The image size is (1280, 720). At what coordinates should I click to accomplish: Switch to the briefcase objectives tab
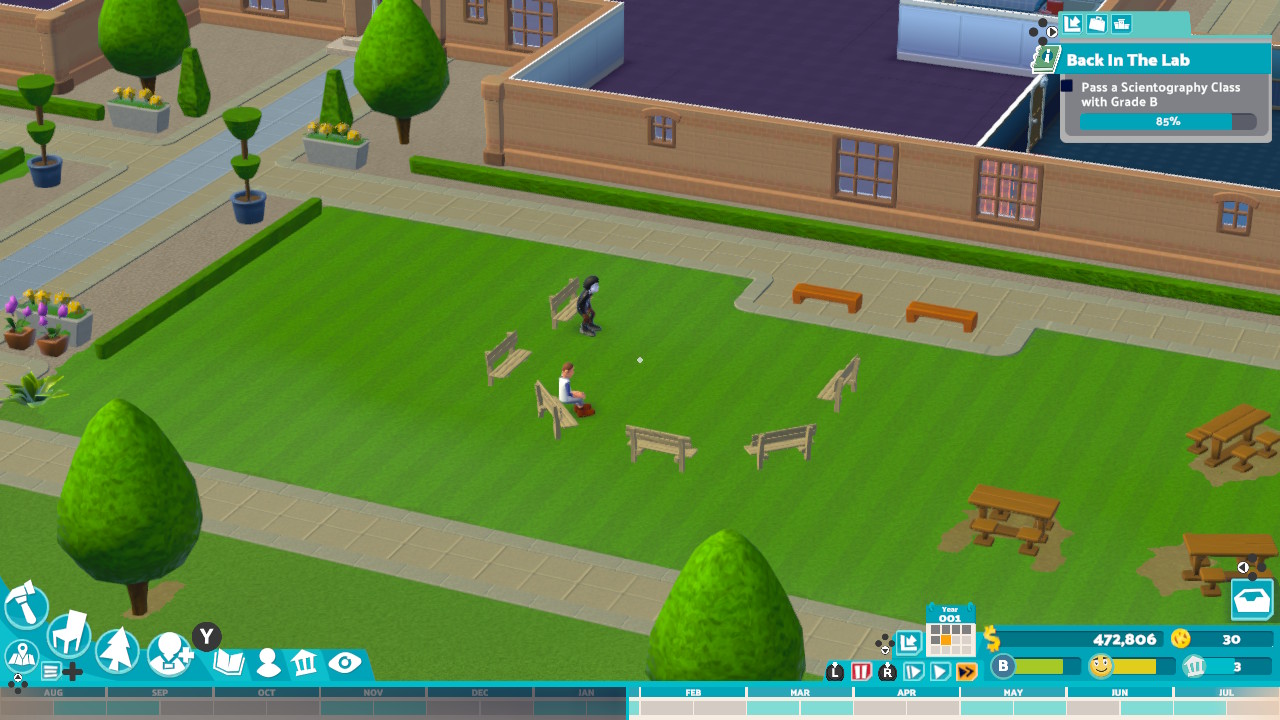[x=1097, y=24]
